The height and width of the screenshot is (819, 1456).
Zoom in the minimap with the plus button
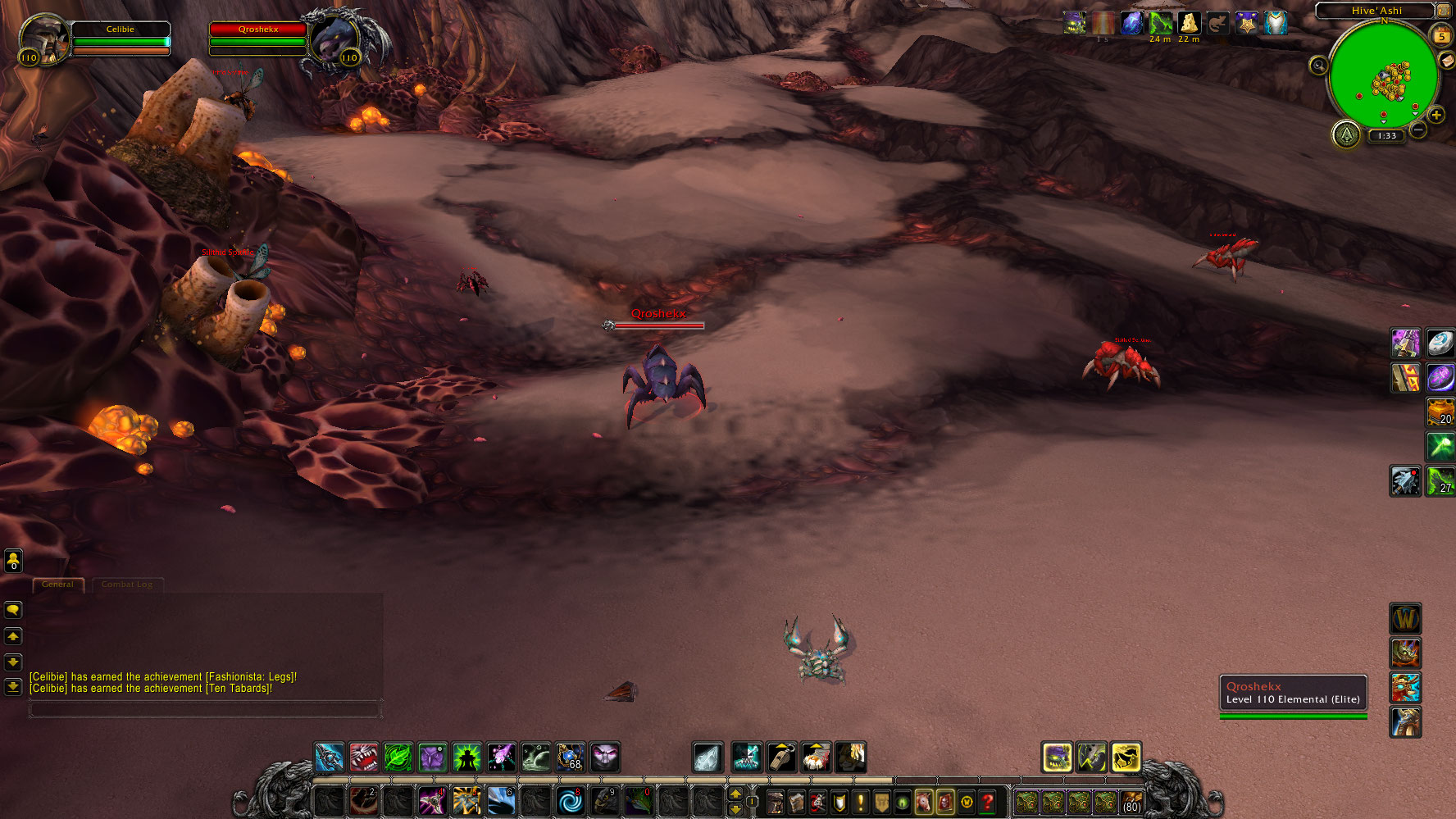[1436, 115]
